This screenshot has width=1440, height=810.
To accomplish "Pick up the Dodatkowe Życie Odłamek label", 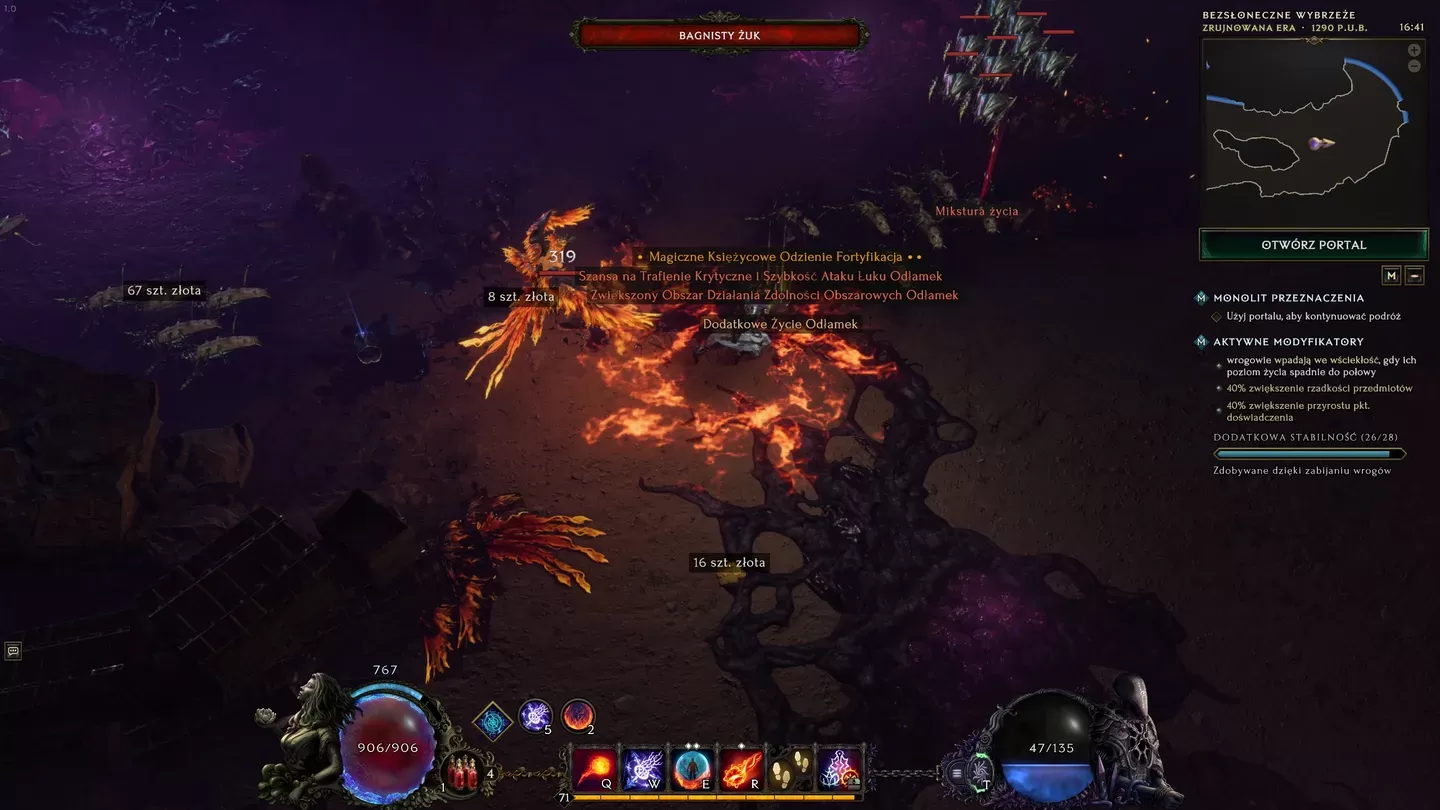I will tap(780, 324).
